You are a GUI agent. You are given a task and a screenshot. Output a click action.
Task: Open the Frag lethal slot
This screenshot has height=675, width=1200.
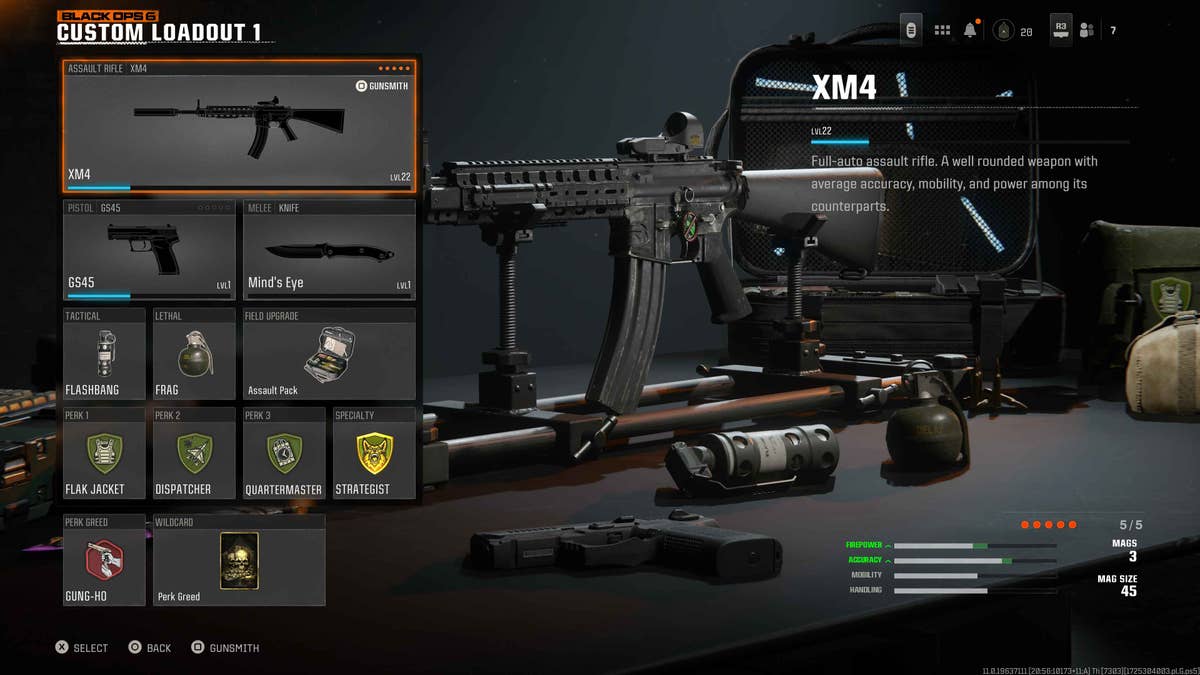194,354
